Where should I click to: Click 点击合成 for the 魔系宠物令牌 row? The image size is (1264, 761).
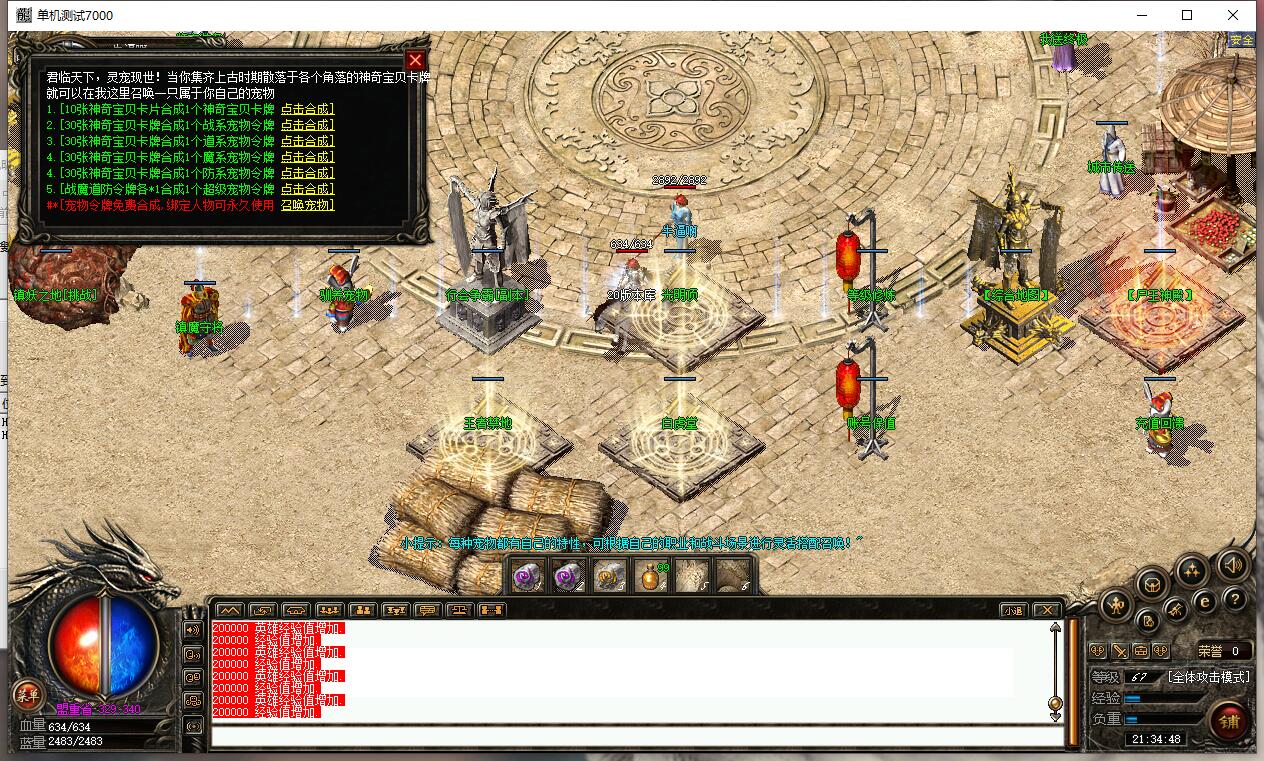(307, 157)
